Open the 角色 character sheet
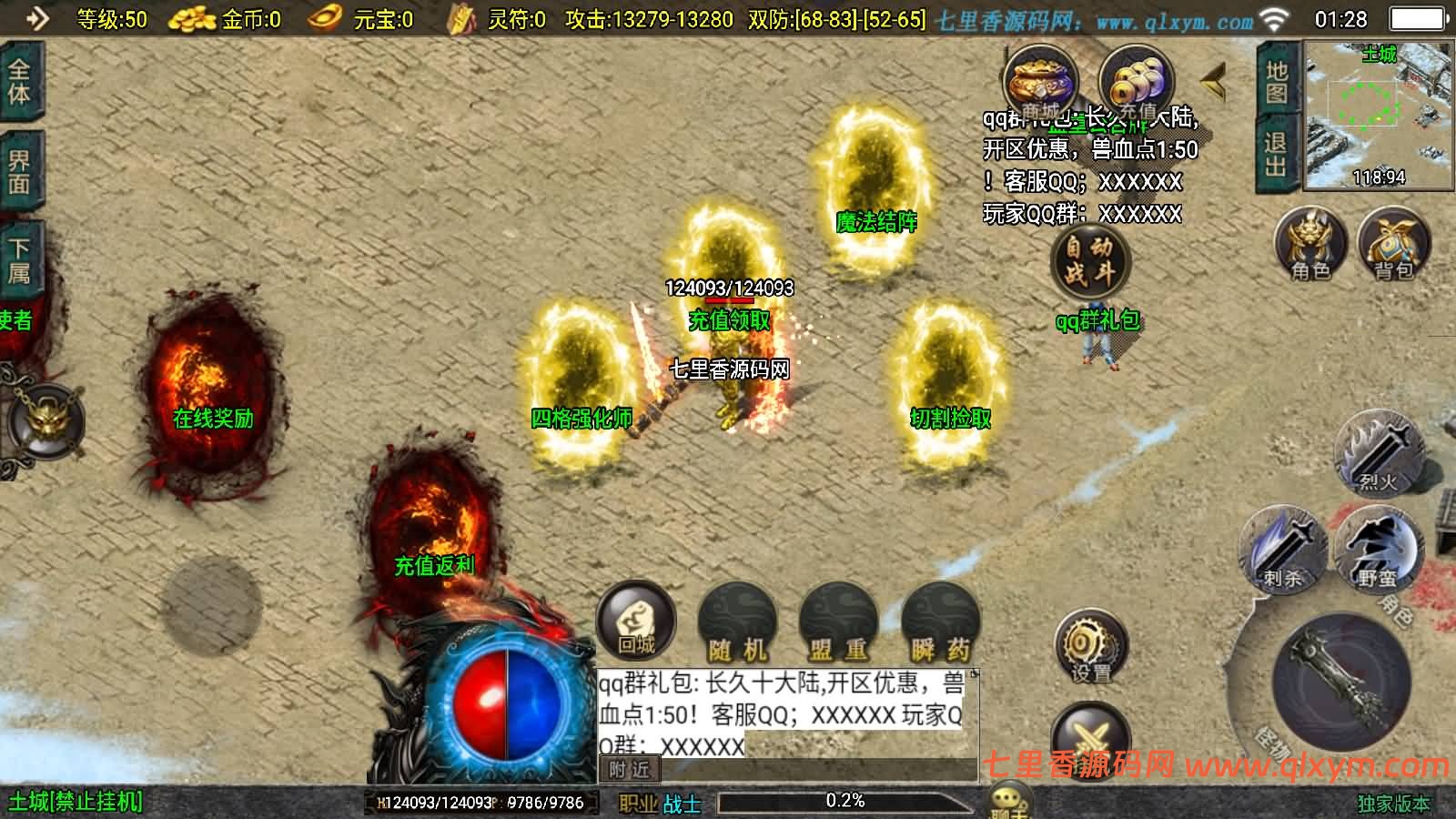The width and height of the screenshot is (1456, 819). [x=1309, y=244]
